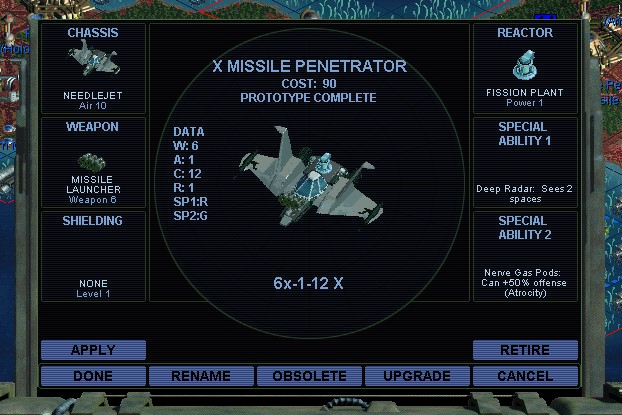
Task: Choose the Shielding slot showing None
Action: (x=93, y=255)
